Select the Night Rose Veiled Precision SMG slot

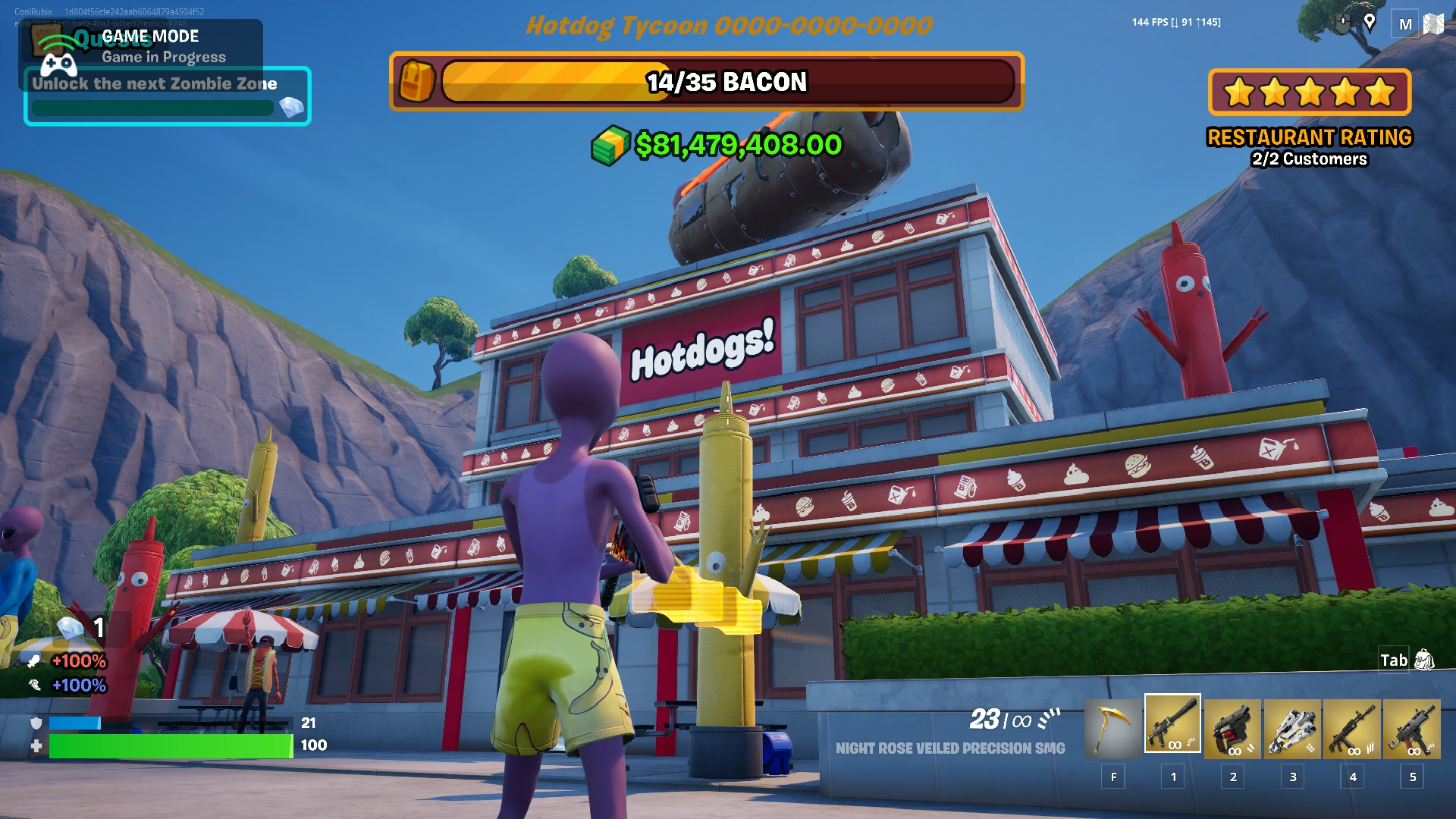pos(1172,725)
